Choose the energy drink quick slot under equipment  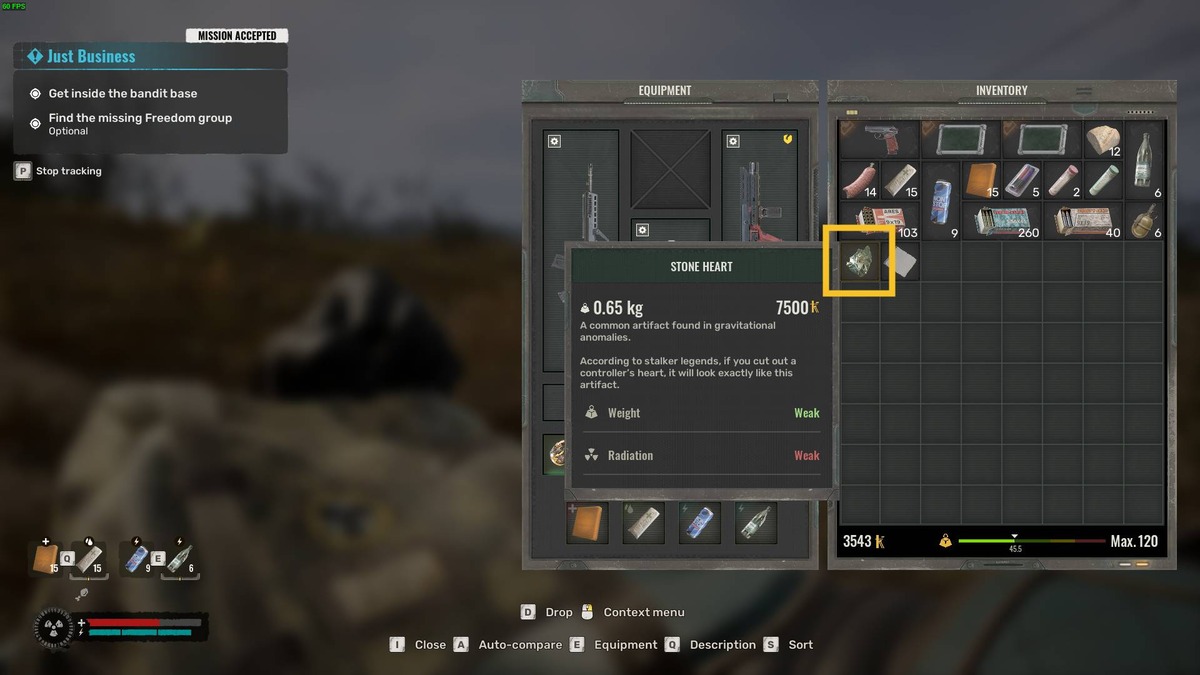(699, 523)
